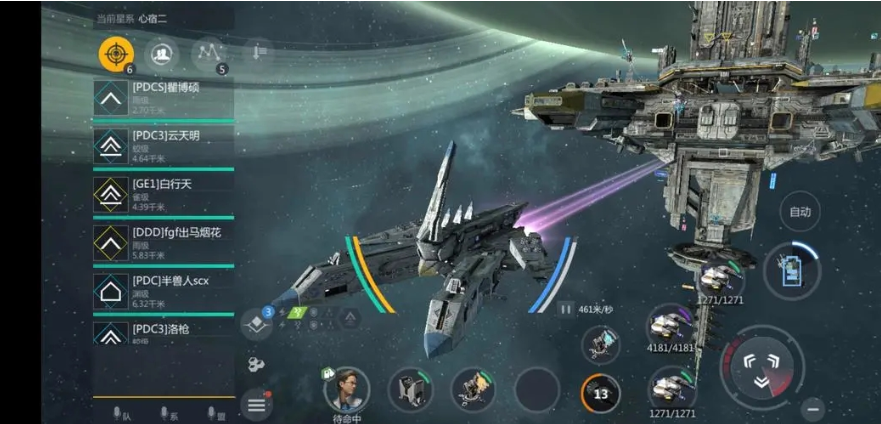Choose the [GE1]白行天 list entry
The height and width of the screenshot is (424, 881).
(163, 194)
